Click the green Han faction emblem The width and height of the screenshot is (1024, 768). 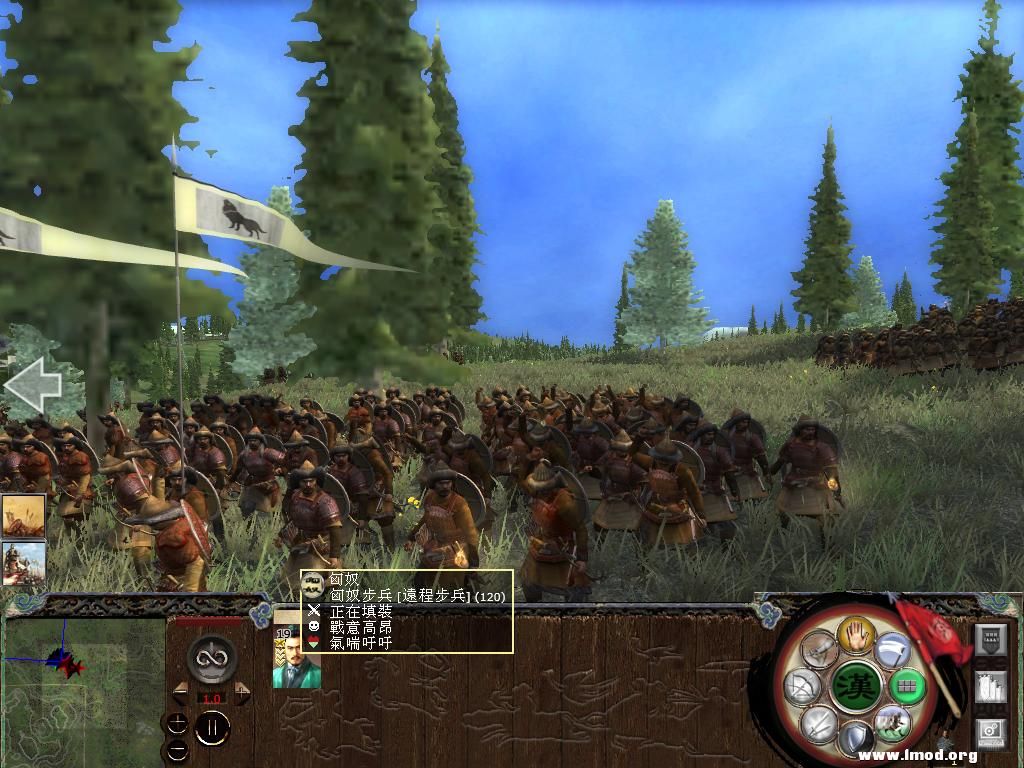[857, 686]
